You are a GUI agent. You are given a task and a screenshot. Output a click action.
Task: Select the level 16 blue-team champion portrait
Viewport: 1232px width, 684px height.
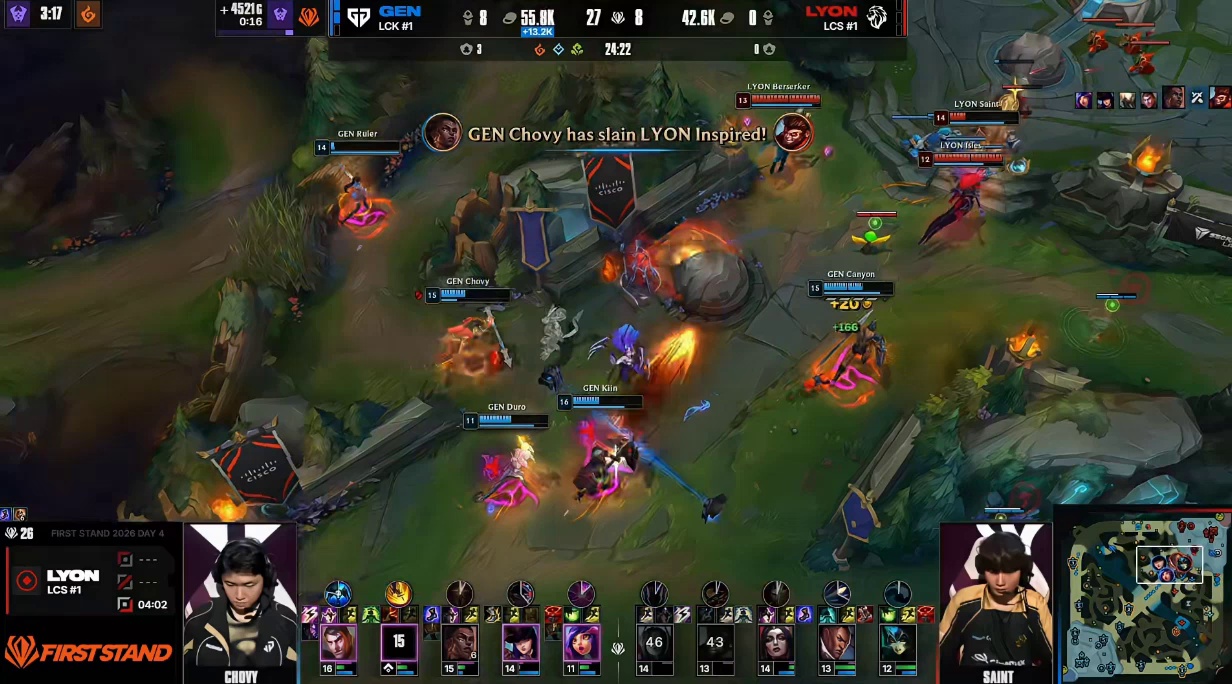pos(338,642)
